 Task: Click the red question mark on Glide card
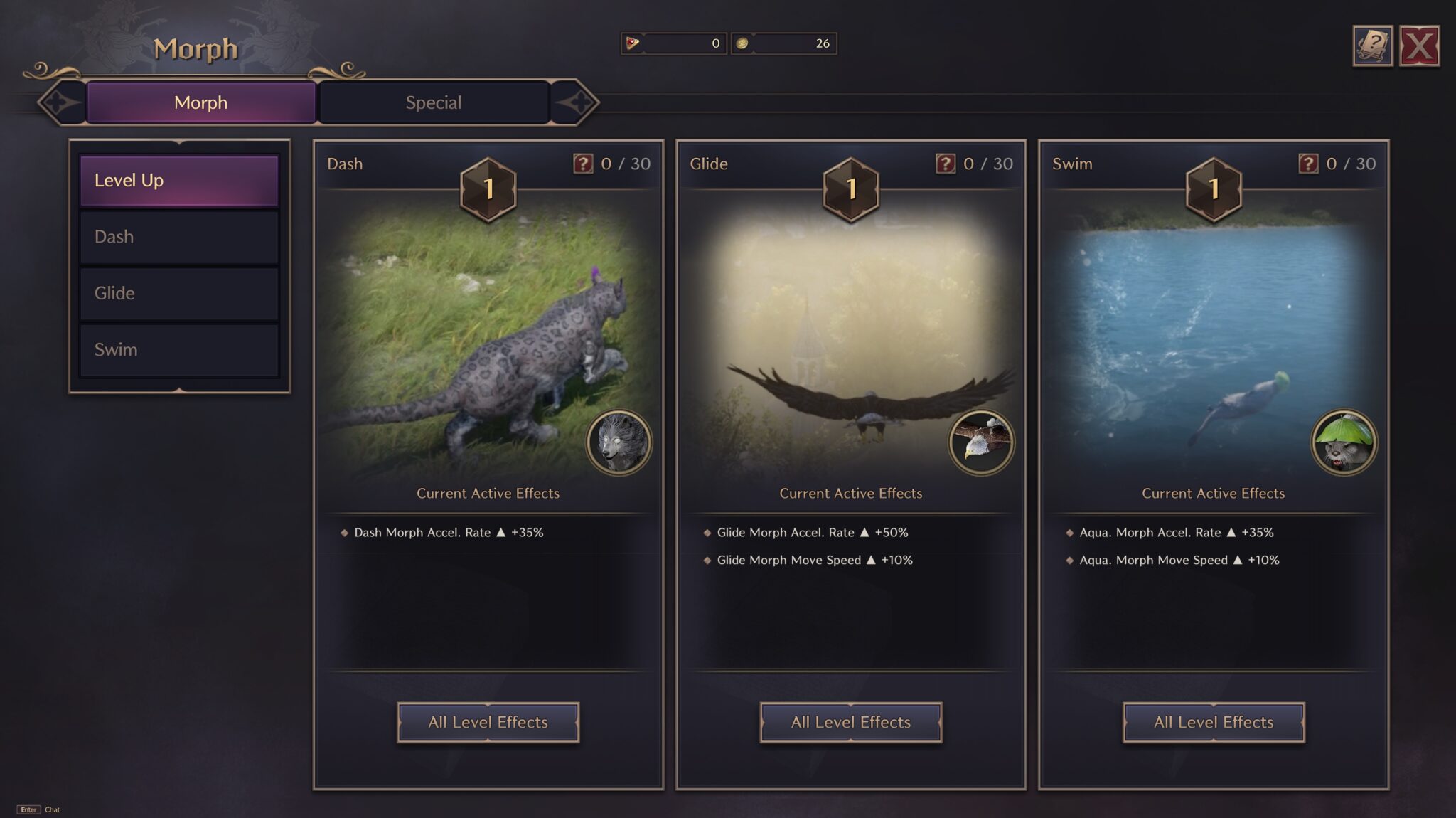click(944, 164)
